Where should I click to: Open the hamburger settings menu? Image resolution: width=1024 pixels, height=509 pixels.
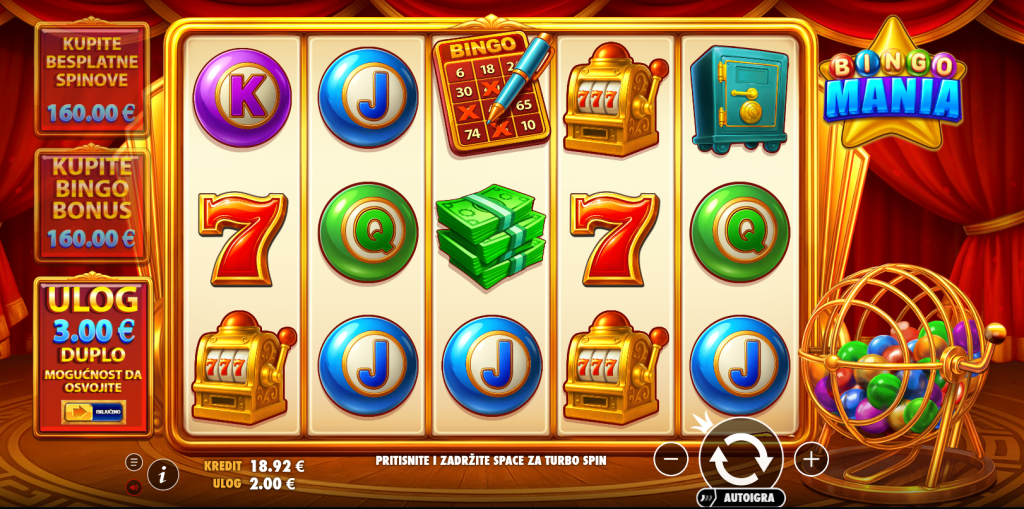[134, 462]
